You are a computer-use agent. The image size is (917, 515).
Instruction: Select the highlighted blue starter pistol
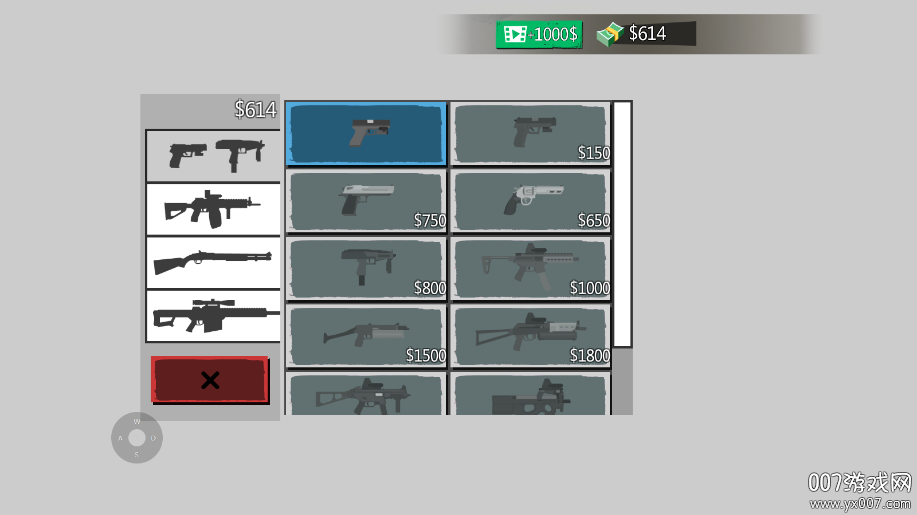pyautogui.click(x=366, y=133)
